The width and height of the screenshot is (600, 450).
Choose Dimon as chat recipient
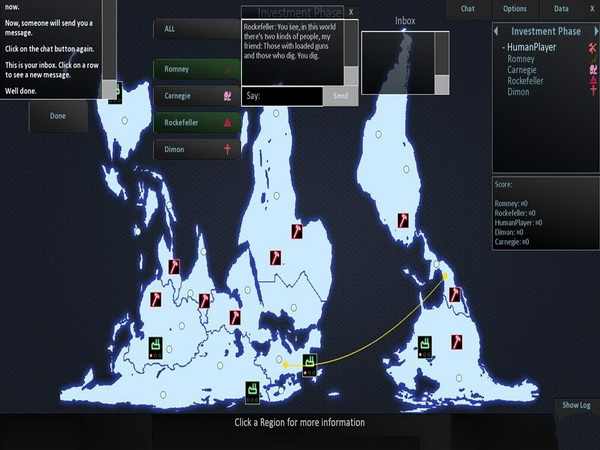click(196, 149)
